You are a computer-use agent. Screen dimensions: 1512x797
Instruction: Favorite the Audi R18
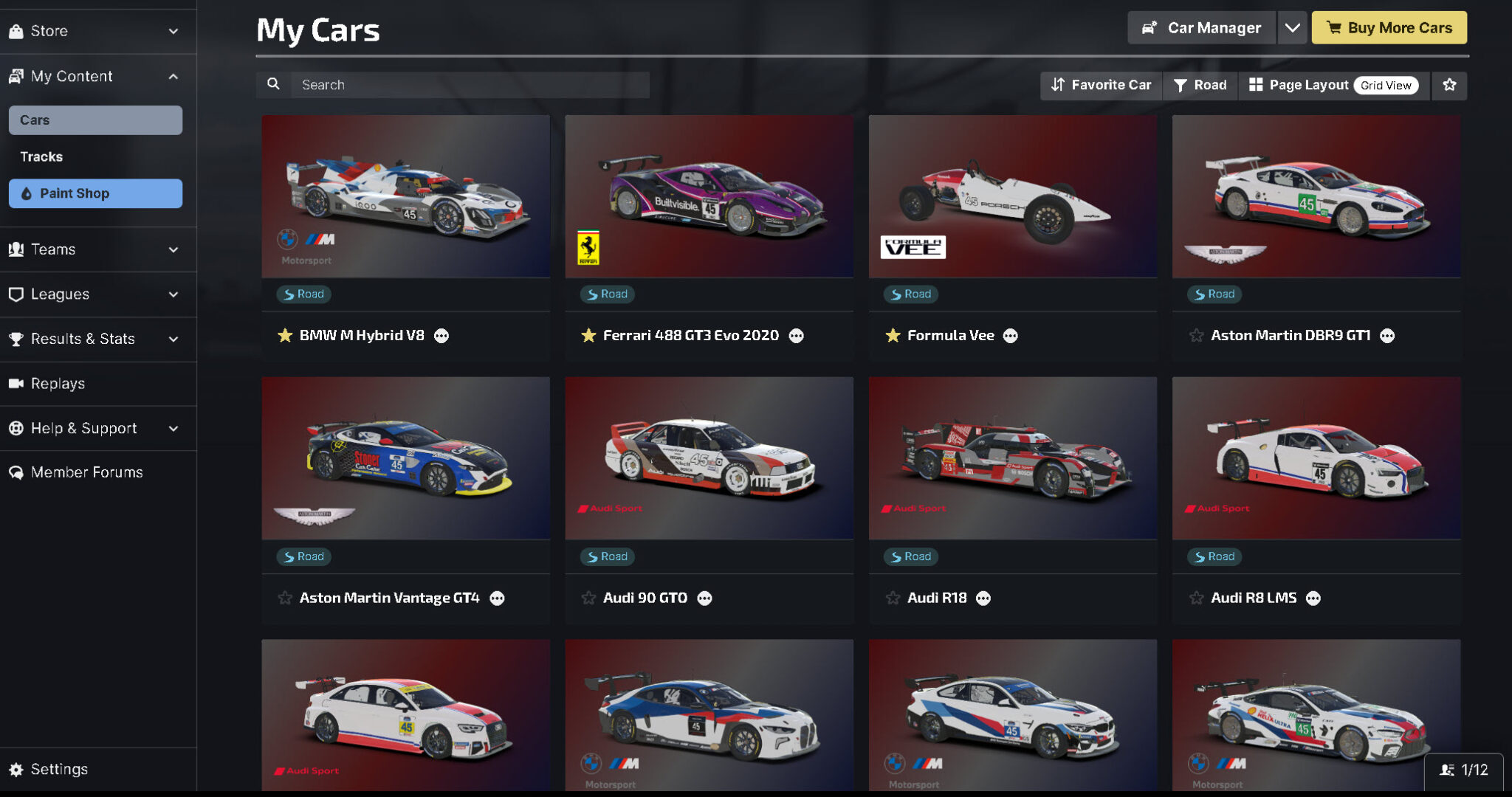[x=891, y=598]
